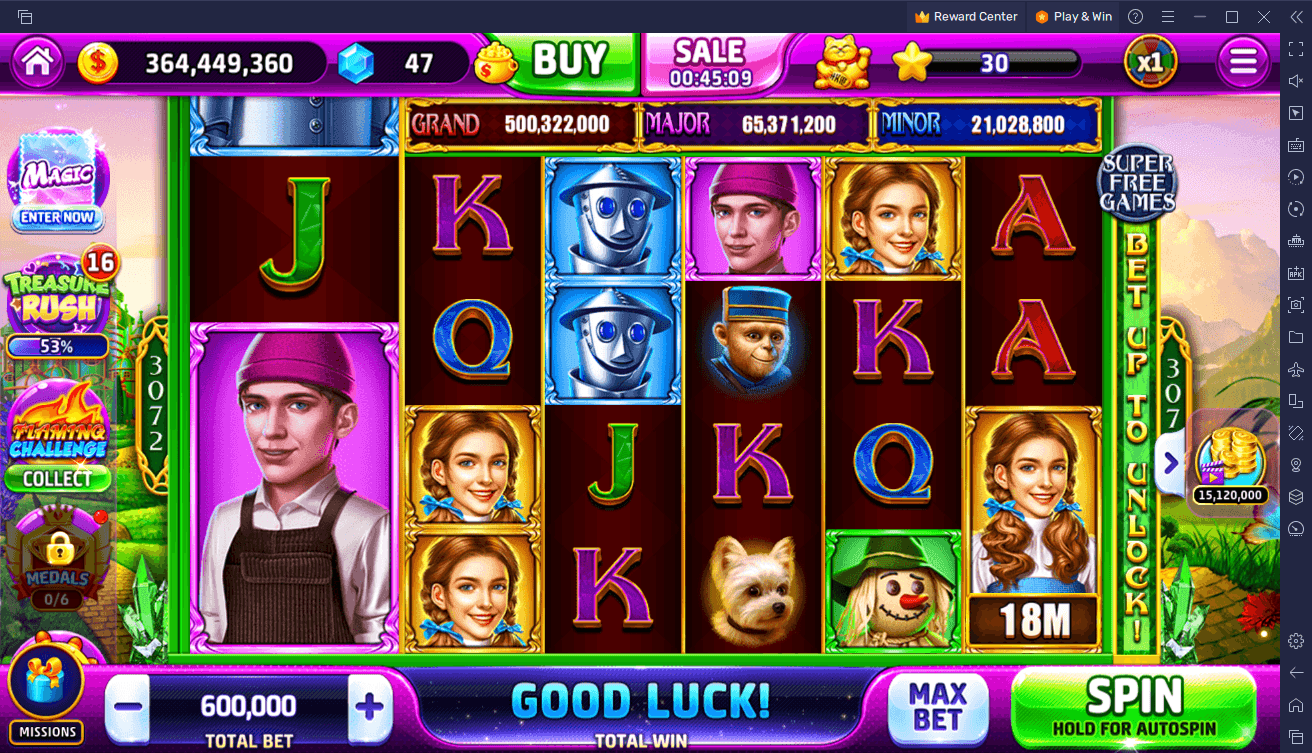Collect the Flaming Challenge reward
Screen dimensions: 1312x753
(x=58, y=479)
